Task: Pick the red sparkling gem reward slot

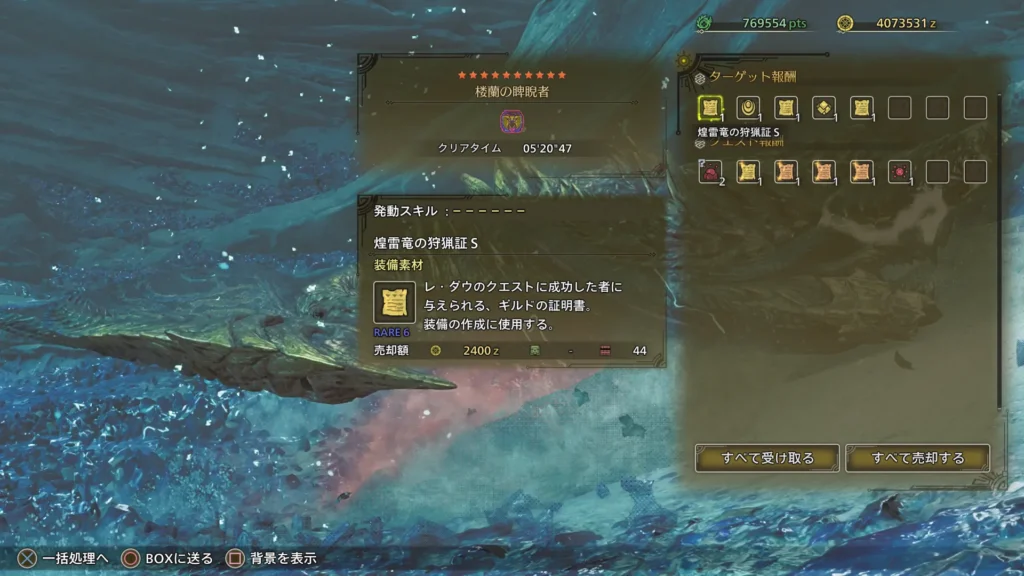Action: click(899, 172)
